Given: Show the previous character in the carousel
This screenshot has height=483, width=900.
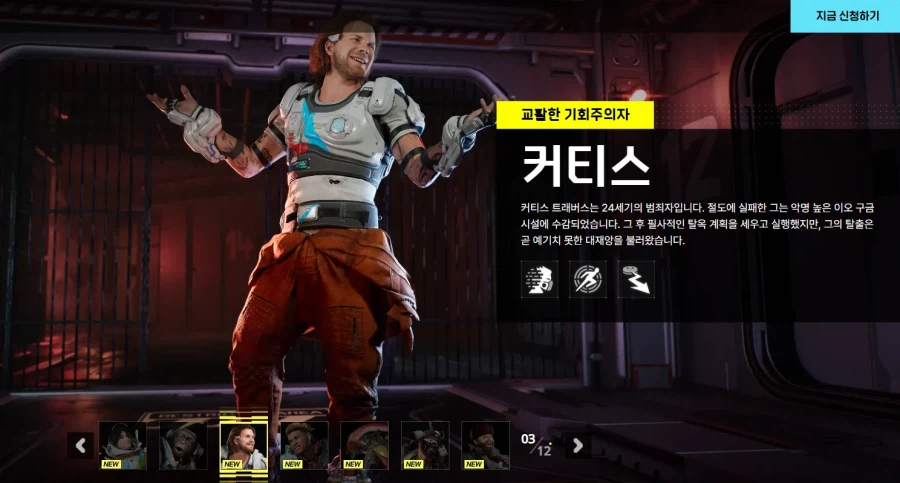Looking at the screenshot, I should pyautogui.click(x=81, y=445).
